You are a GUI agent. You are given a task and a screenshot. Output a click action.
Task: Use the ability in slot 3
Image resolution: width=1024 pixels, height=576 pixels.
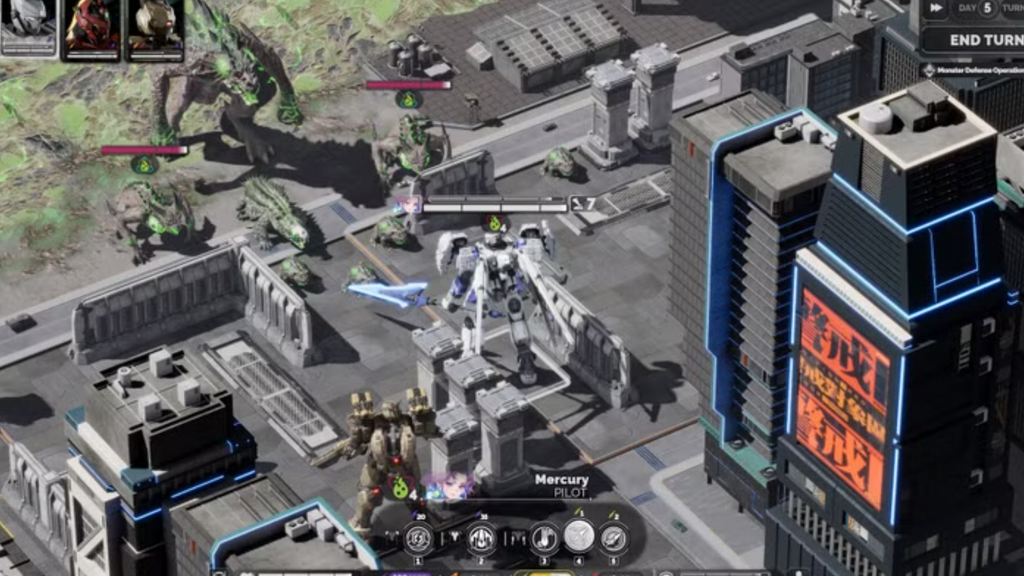(544, 539)
